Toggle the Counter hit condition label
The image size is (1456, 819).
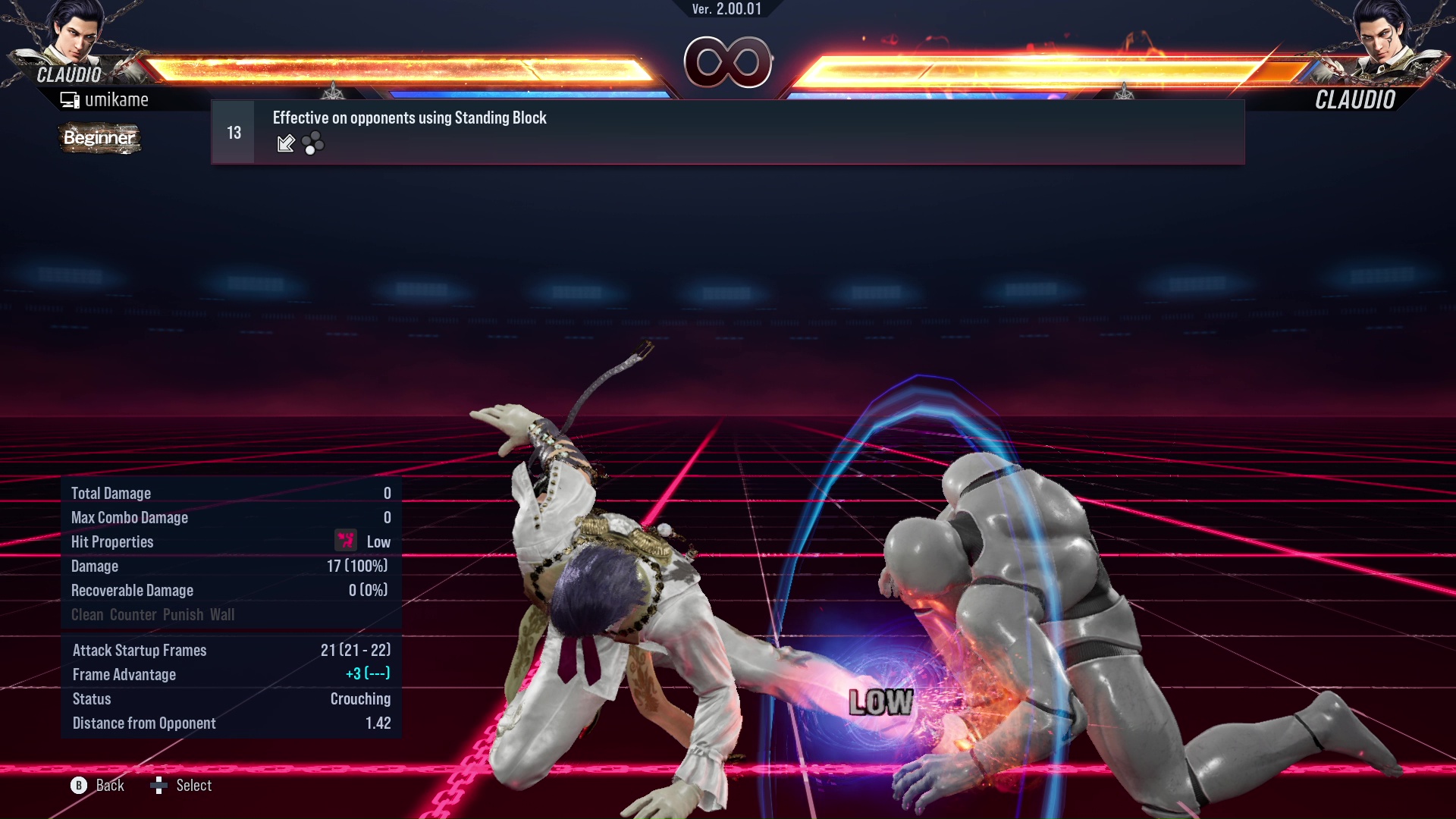133,614
